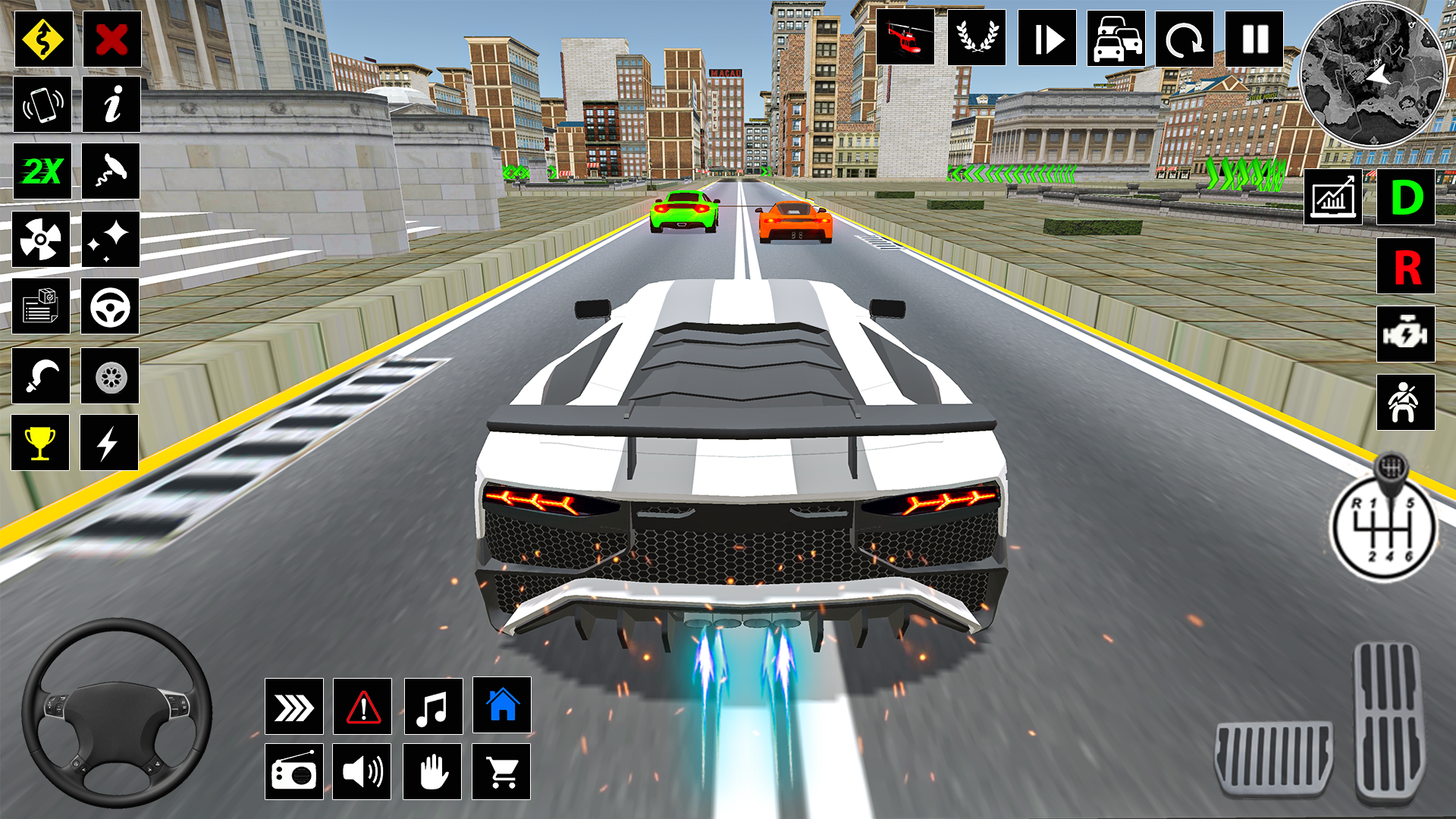
Task: Open the laurel wreath achievements icon
Action: [x=977, y=39]
